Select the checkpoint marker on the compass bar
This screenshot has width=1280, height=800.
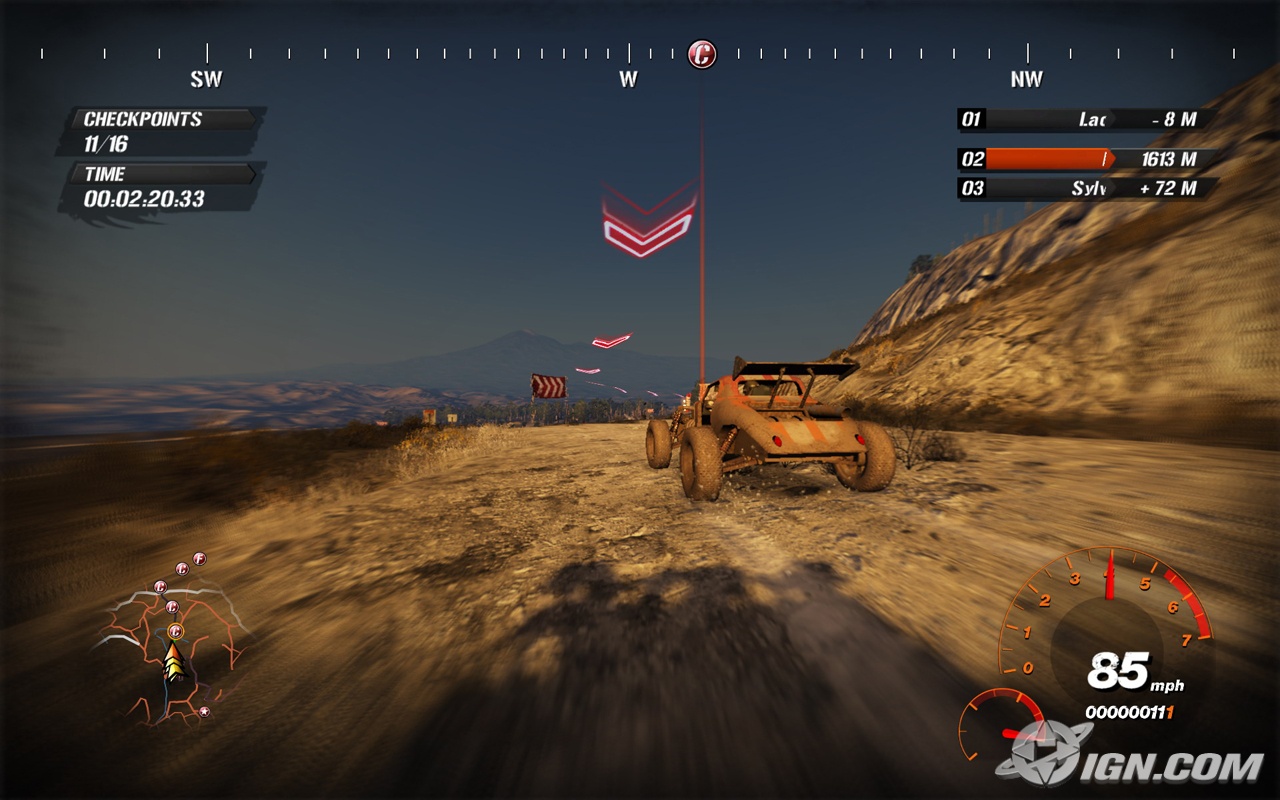[x=702, y=54]
